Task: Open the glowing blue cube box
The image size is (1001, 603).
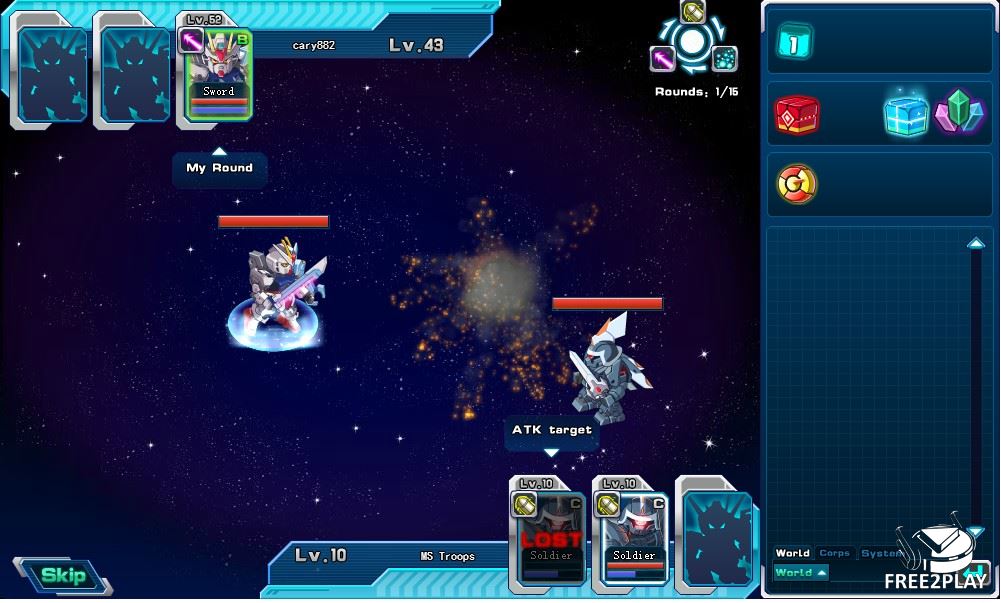Action: point(905,115)
